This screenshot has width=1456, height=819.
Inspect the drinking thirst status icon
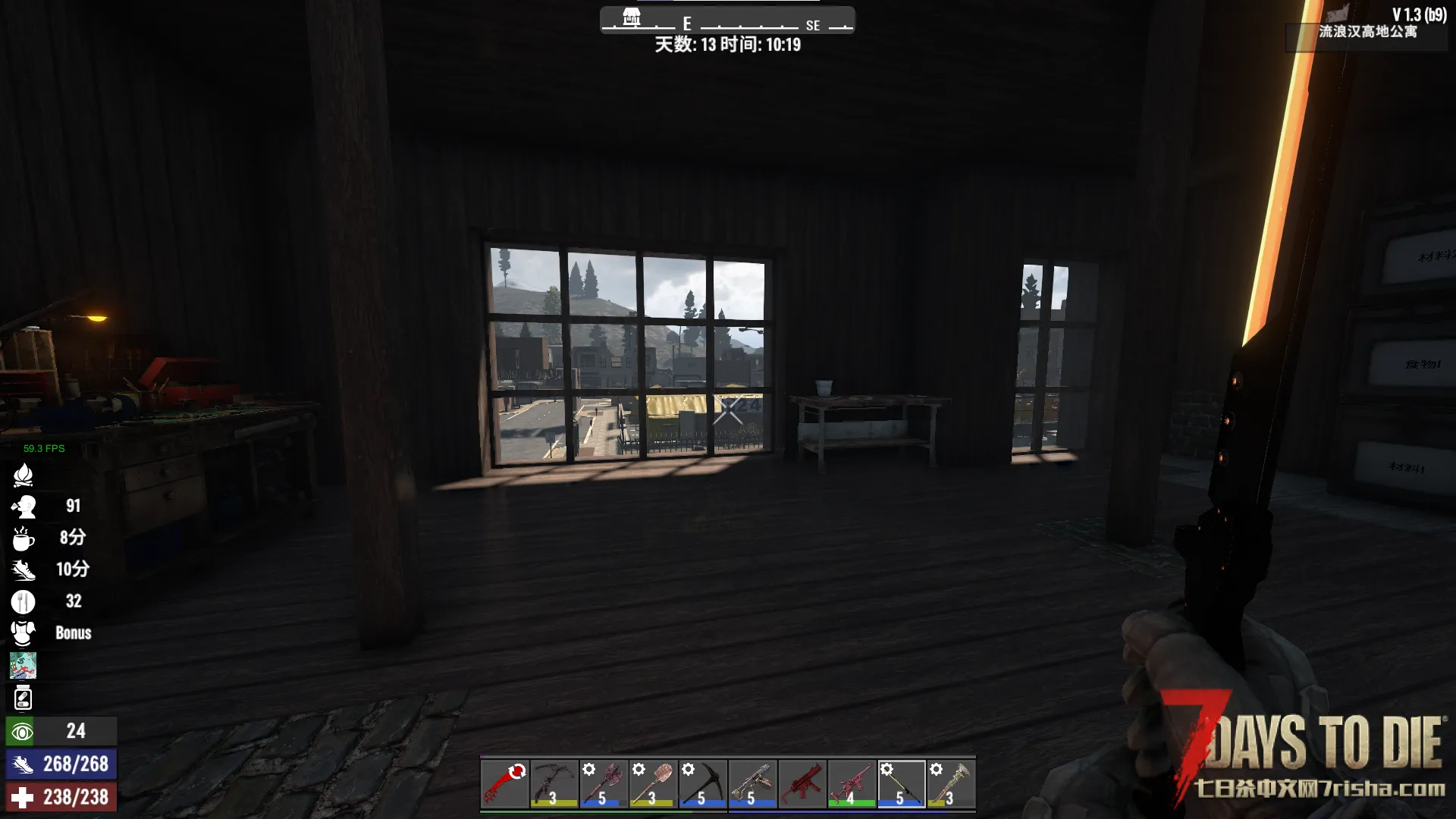(x=23, y=506)
